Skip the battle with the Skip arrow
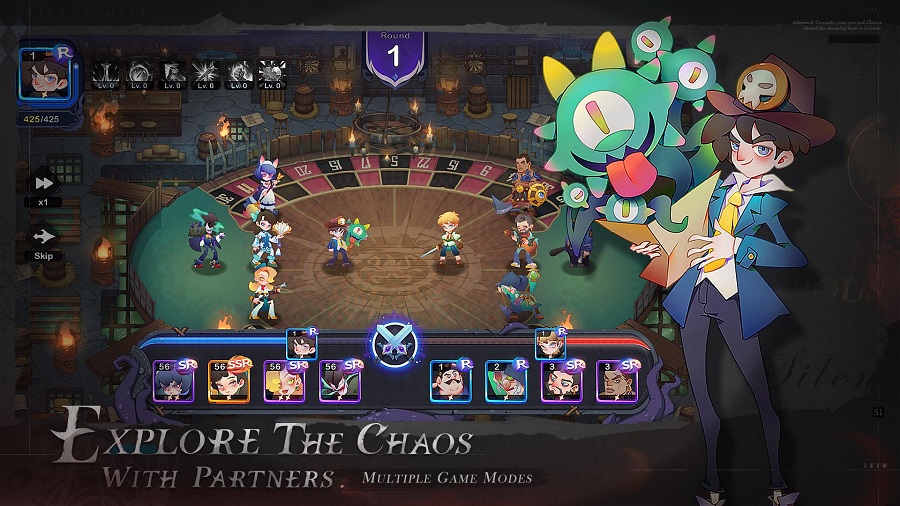The width and height of the screenshot is (900, 506). 44,239
